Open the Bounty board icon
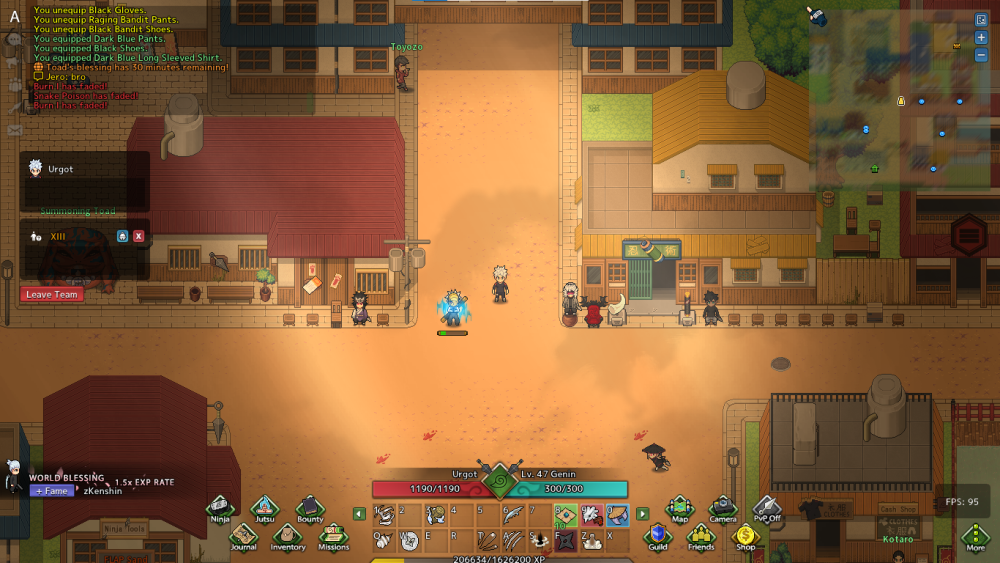1000x563 pixels. click(310, 509)
